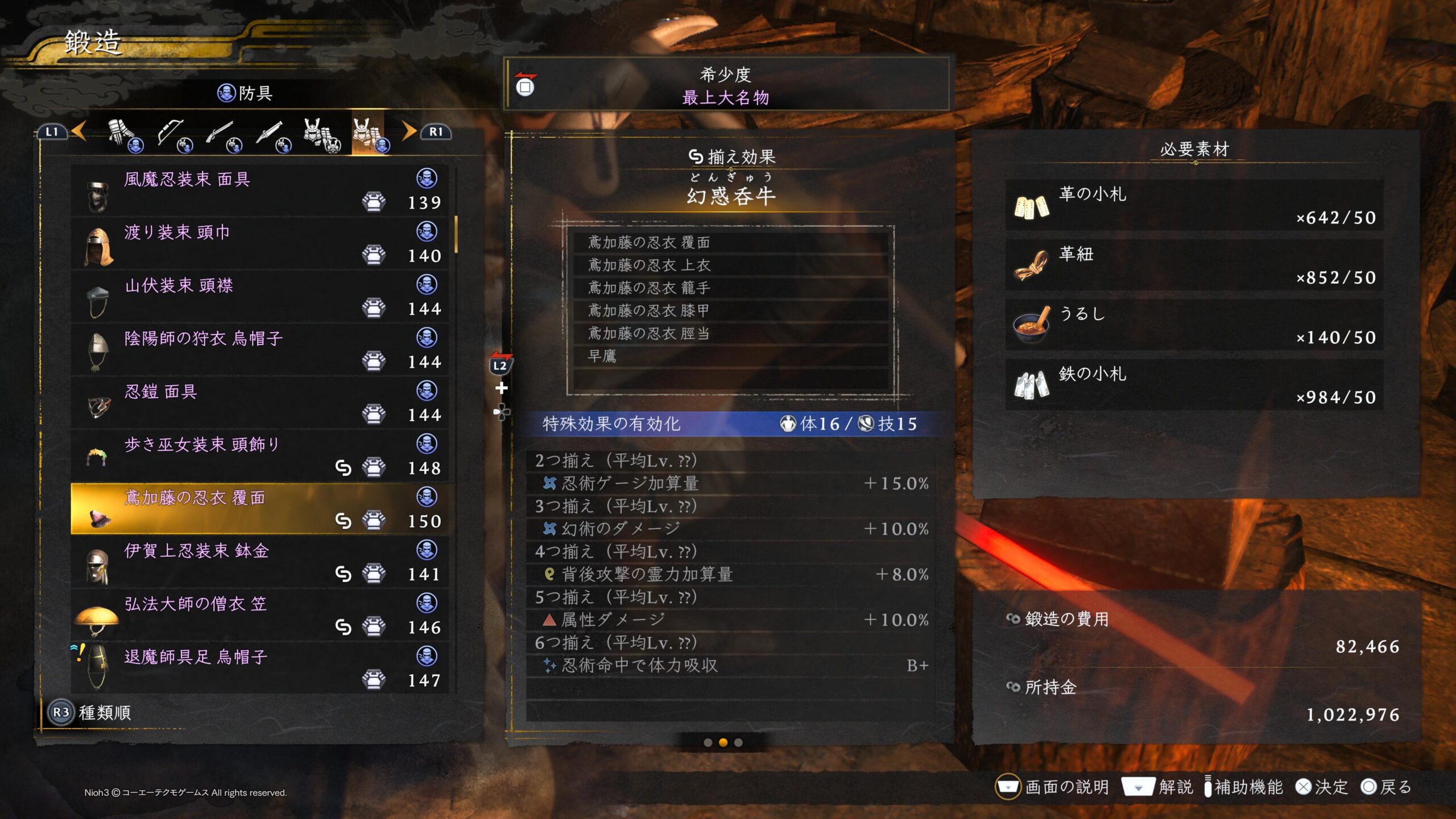This screenshot has width=1456, height=819.
Task: Change the 希少度 rarity selector
Action: click(x=726, y=85)
